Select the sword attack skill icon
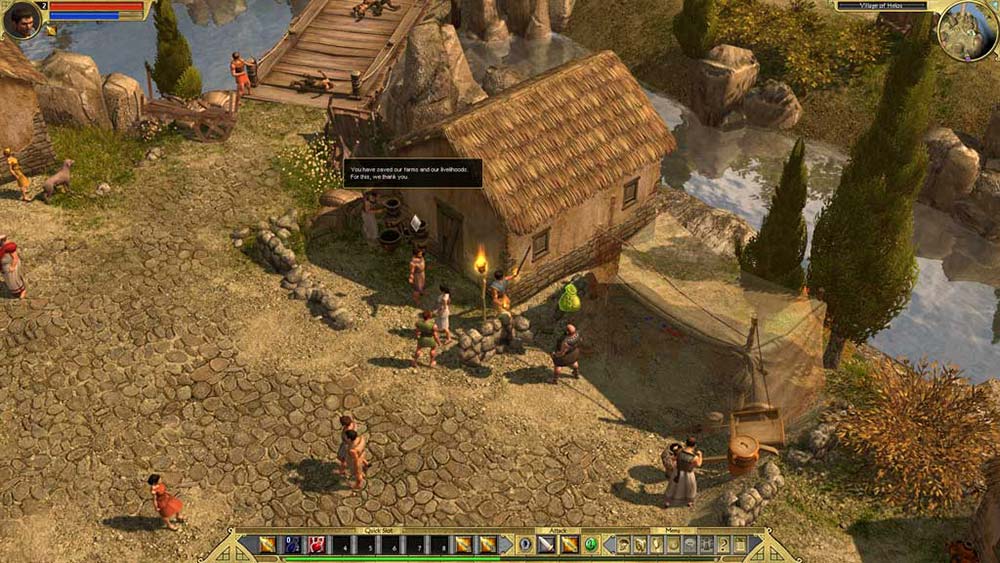The width and height of the screenshot is (1000, 563). (546, 545)
